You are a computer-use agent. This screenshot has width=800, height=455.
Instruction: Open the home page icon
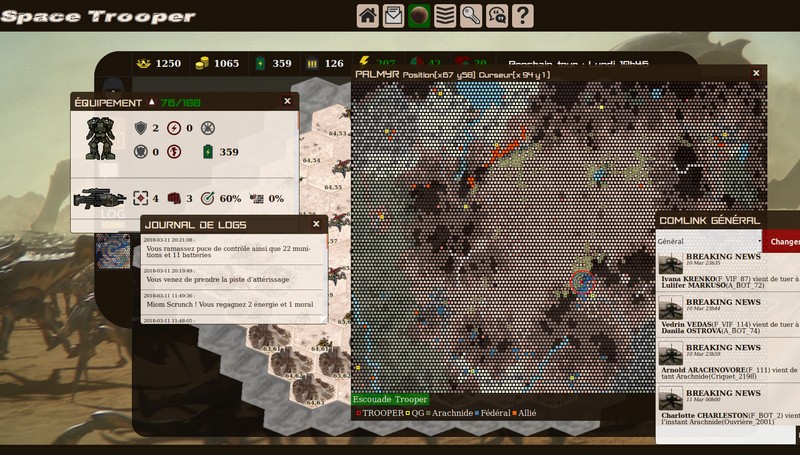[x=368, y=15]
